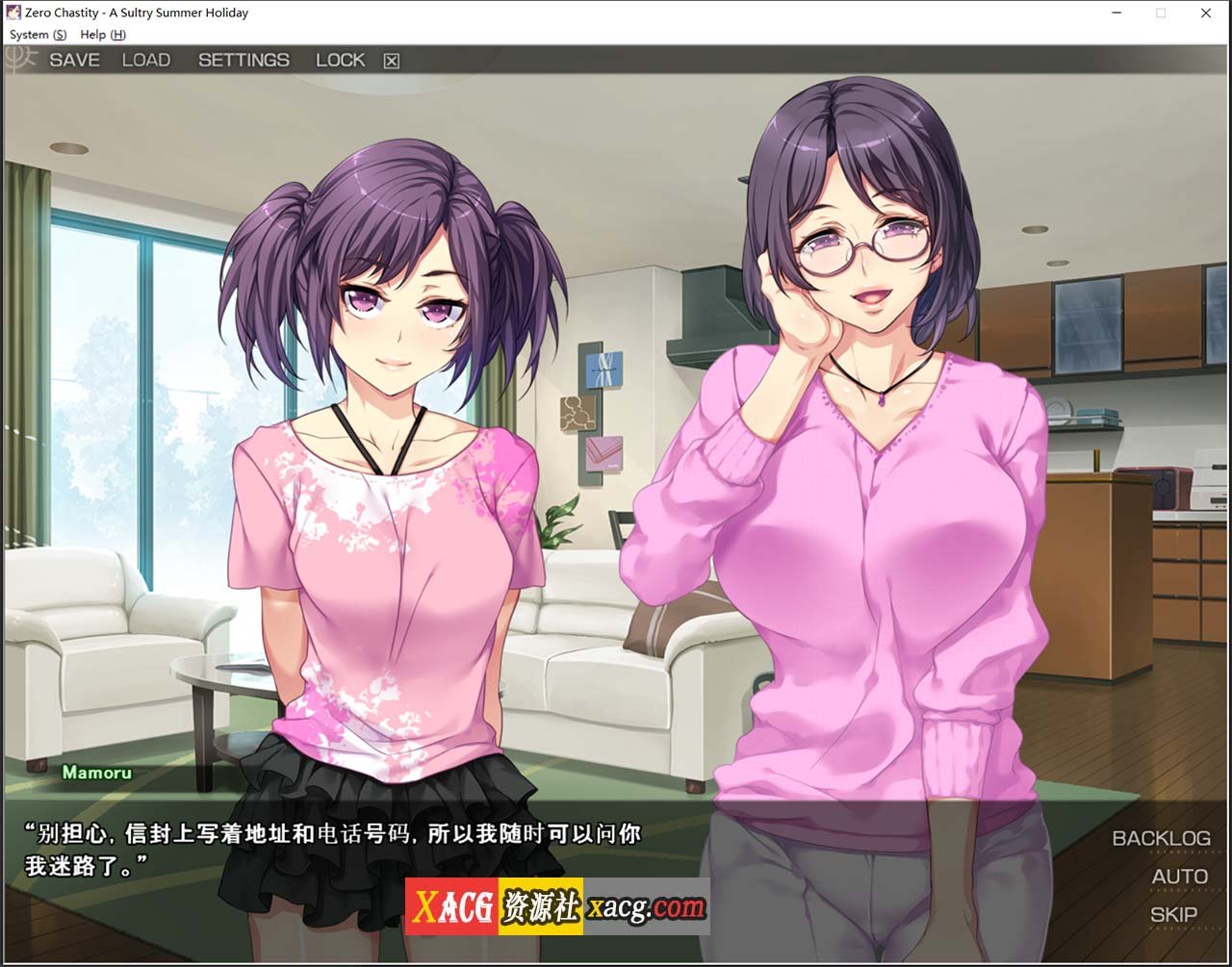
Task: Open the SAVE screen from the toolbar
Action: (x=75, y=60)
